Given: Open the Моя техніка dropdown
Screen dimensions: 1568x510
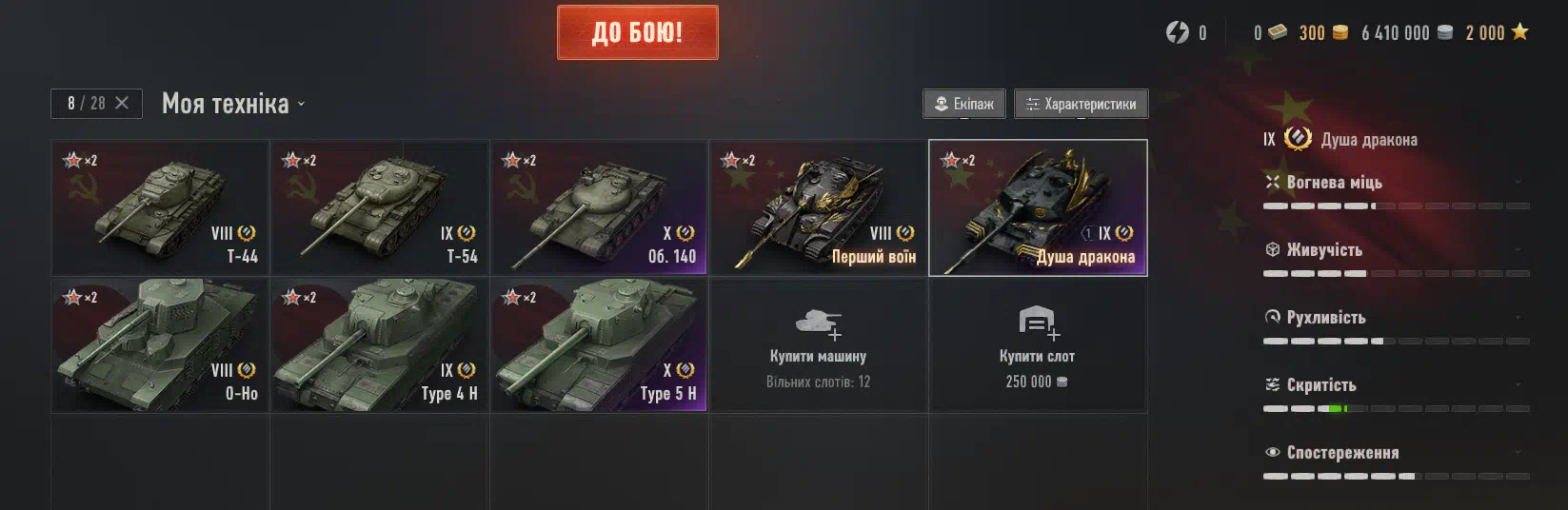Looking at the screenshot, I should point(233,104).
